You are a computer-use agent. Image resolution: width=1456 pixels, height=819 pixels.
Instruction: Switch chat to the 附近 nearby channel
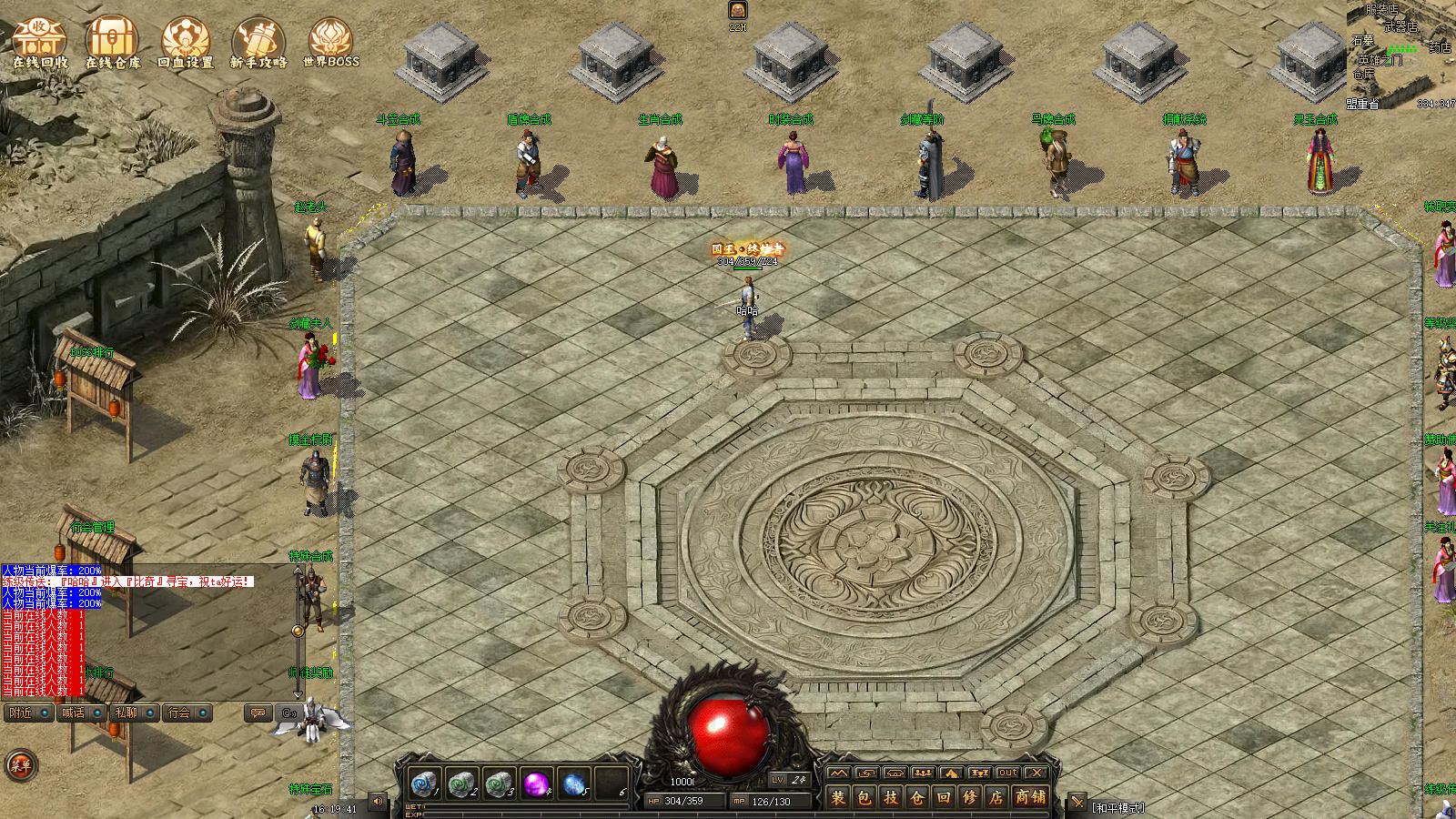pos(28,713)
